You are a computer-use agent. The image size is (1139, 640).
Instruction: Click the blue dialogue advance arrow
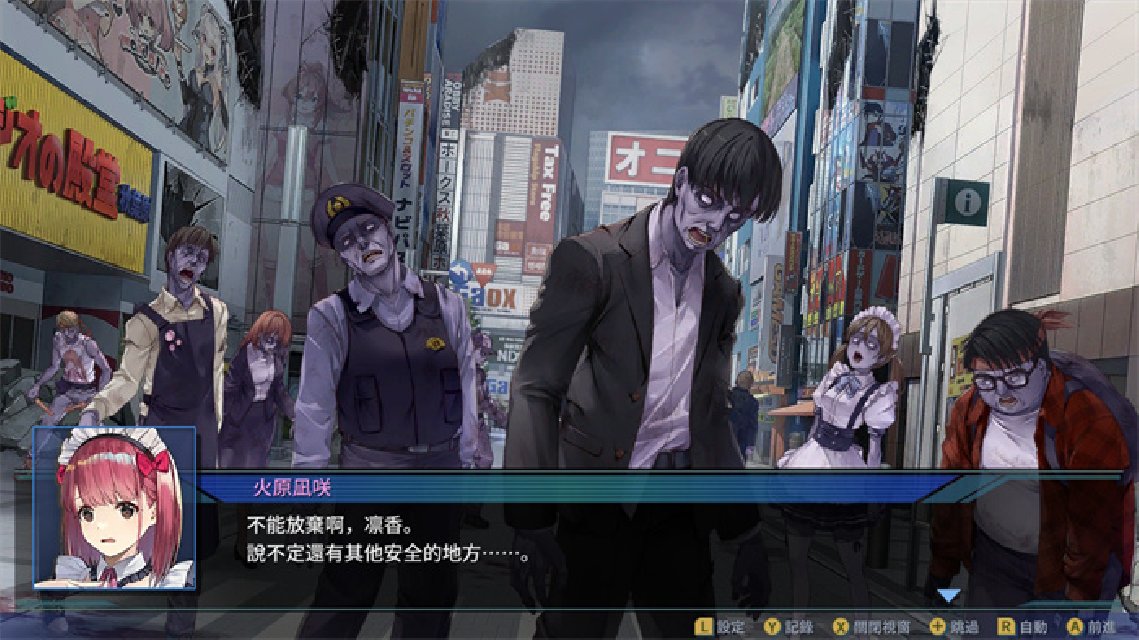tap(948, 595)
